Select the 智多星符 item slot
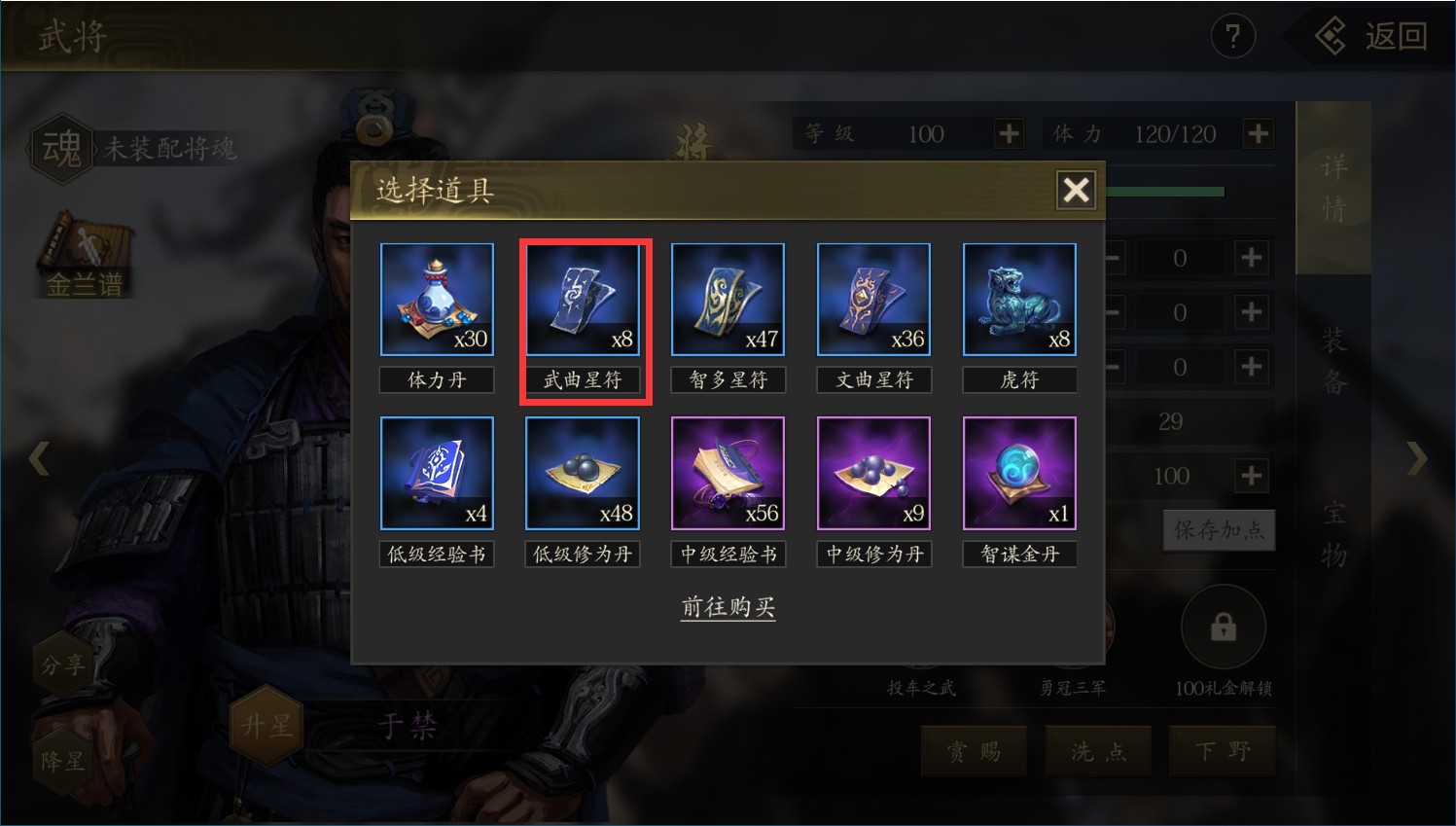 (728, 300)
